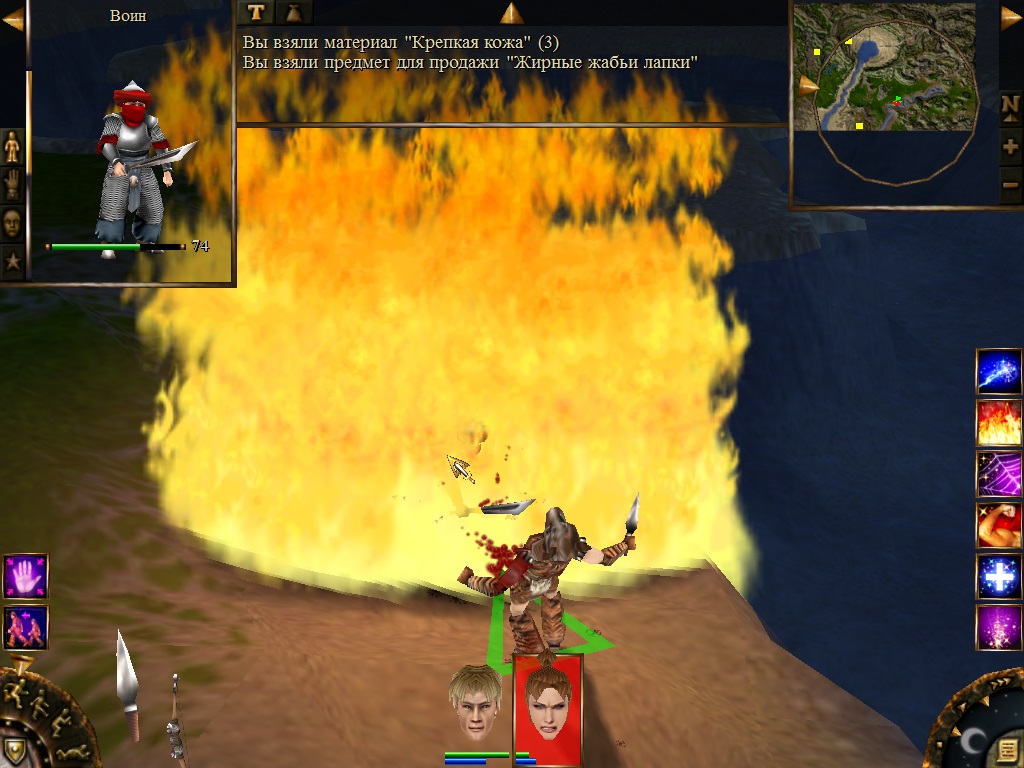Viewport: 1024px width, 768px height.
Task: Zoom in the minimap with plus button
Action: 1010,146
